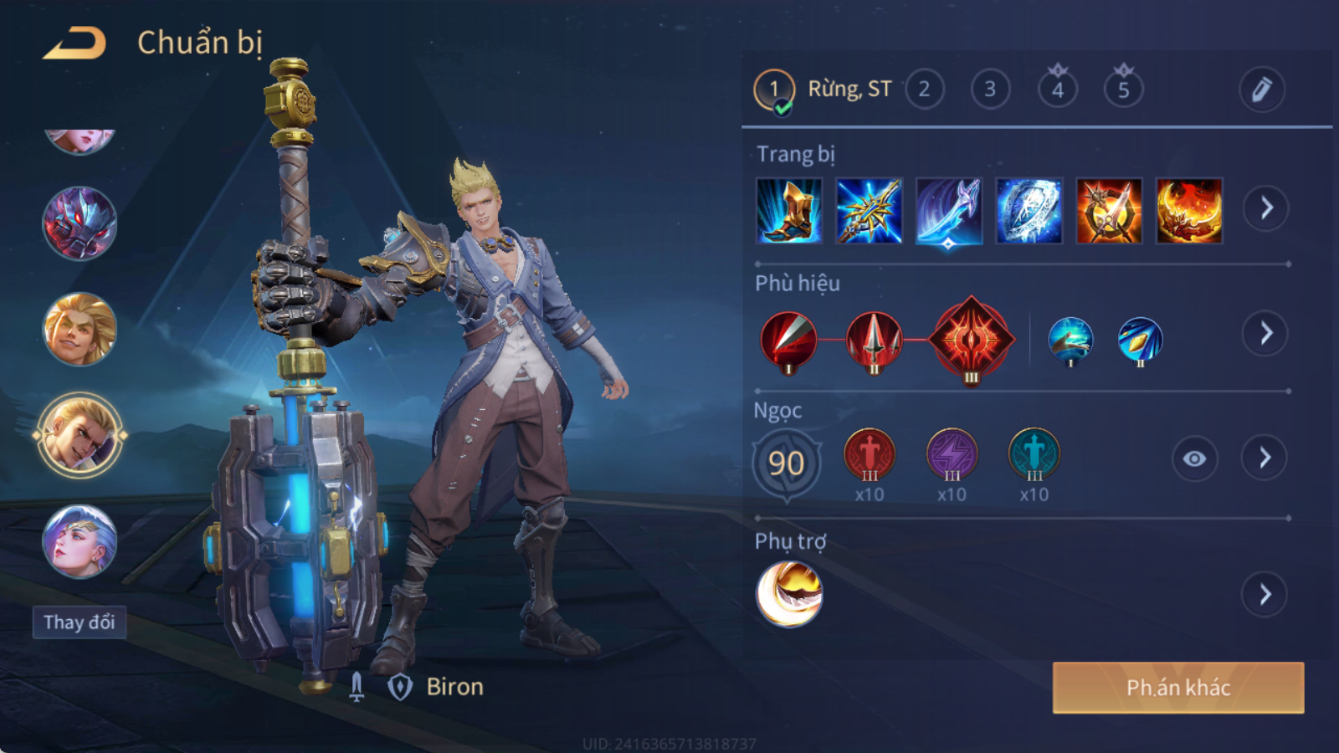Image resolution: width=1339 pixels, height=753 pixels.
Task: Toggle the rune view eye icon
Action: (1194, 459)
